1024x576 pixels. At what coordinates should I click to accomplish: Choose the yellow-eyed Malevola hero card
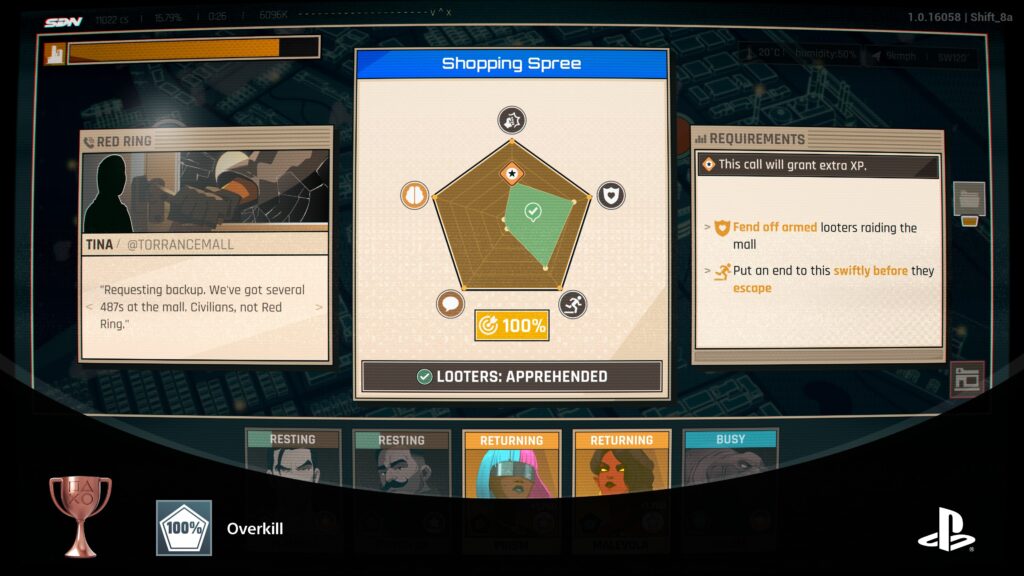point(621,470)
